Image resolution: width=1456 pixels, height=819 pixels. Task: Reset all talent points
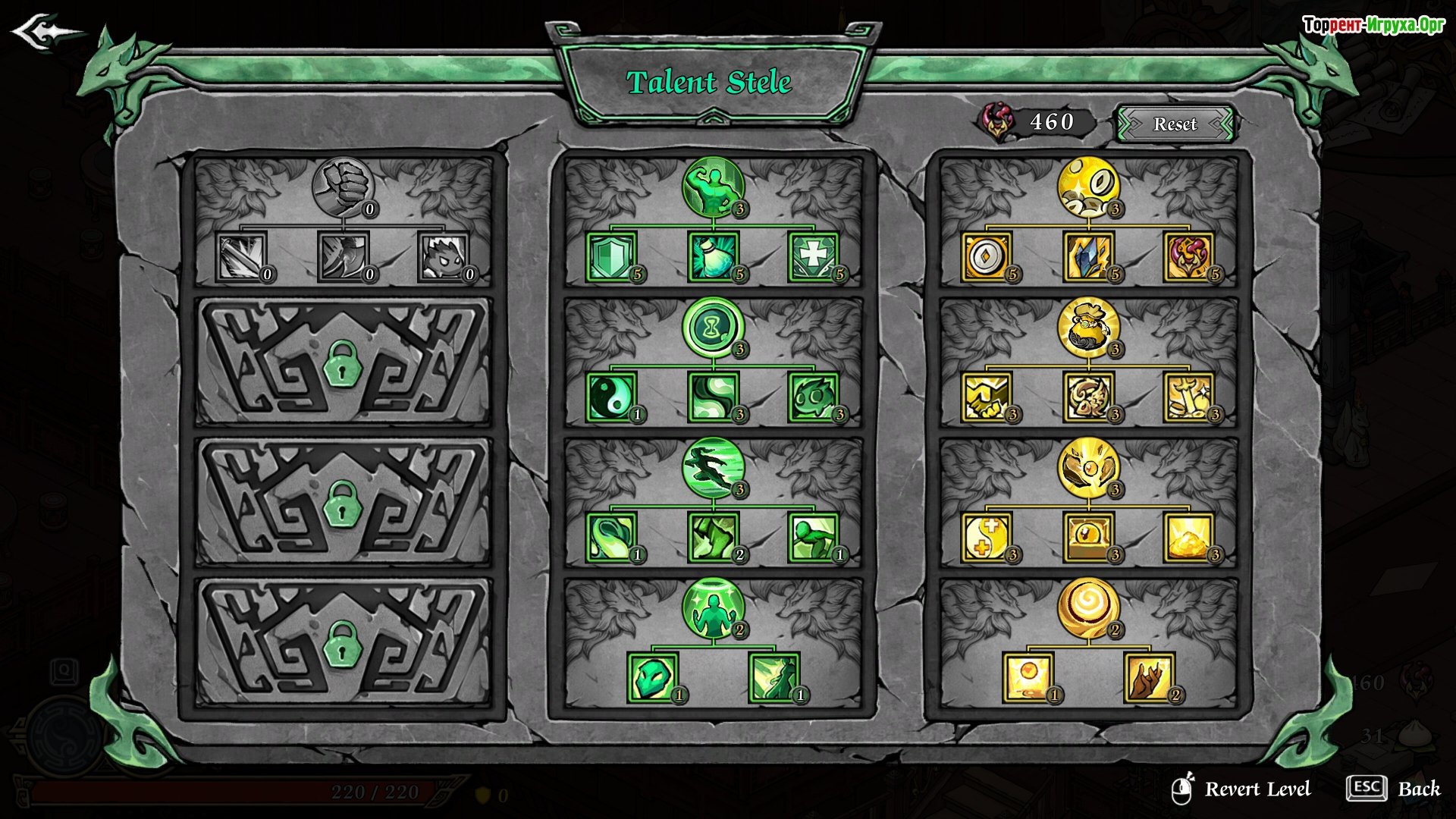click(x=1175, y=124)
